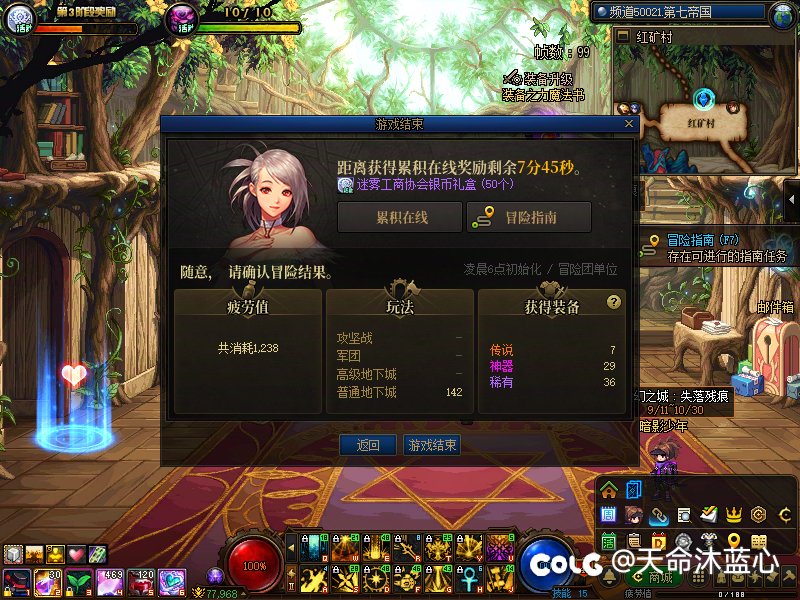Click the 返回 button
The image size is (800, 600).
click(x=368, y=445)
